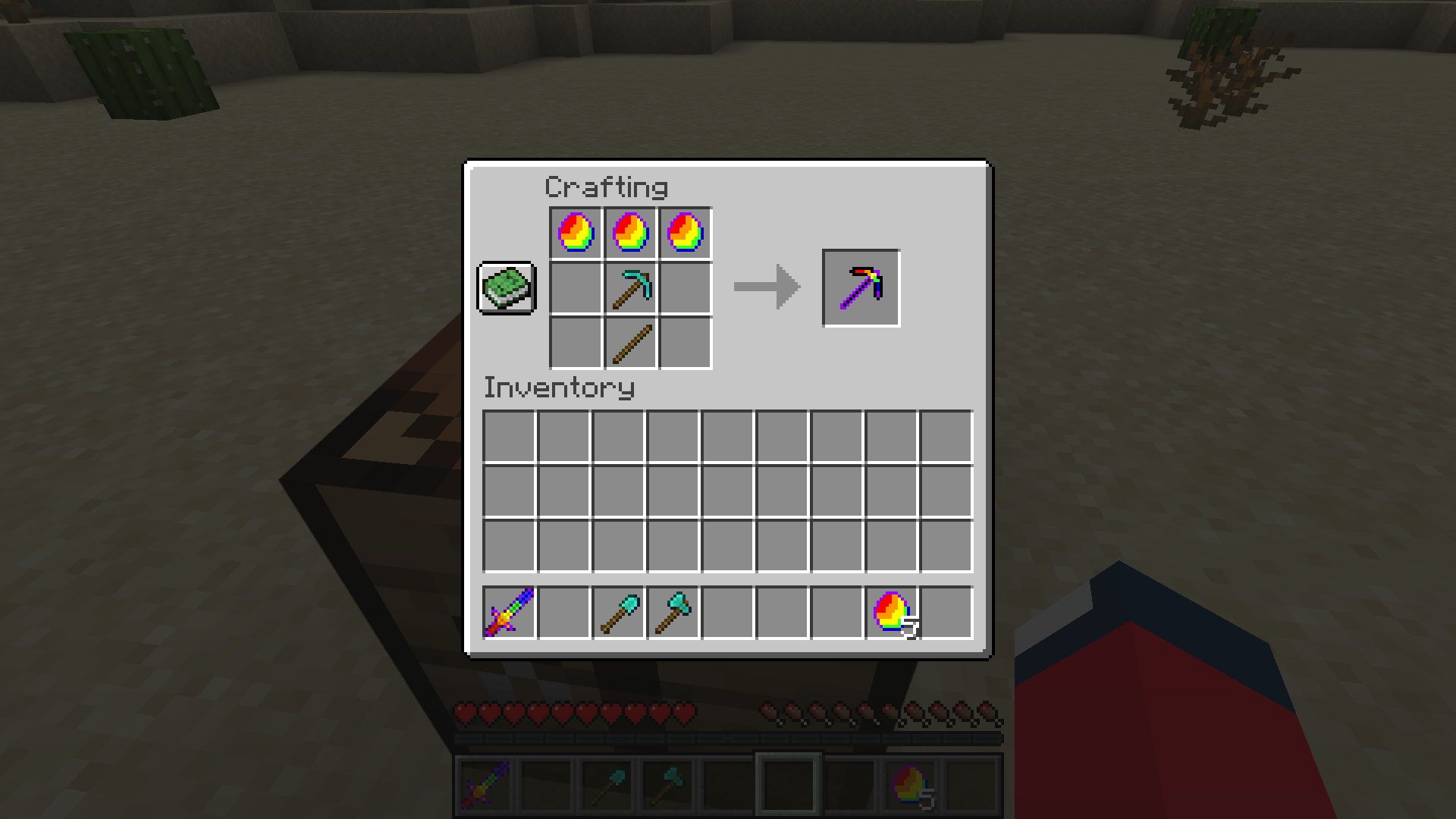The image size is (1456, 819).
Task: Pick up the middle rainbow egg in the crafting grid
Action: [x=629, y=233]
